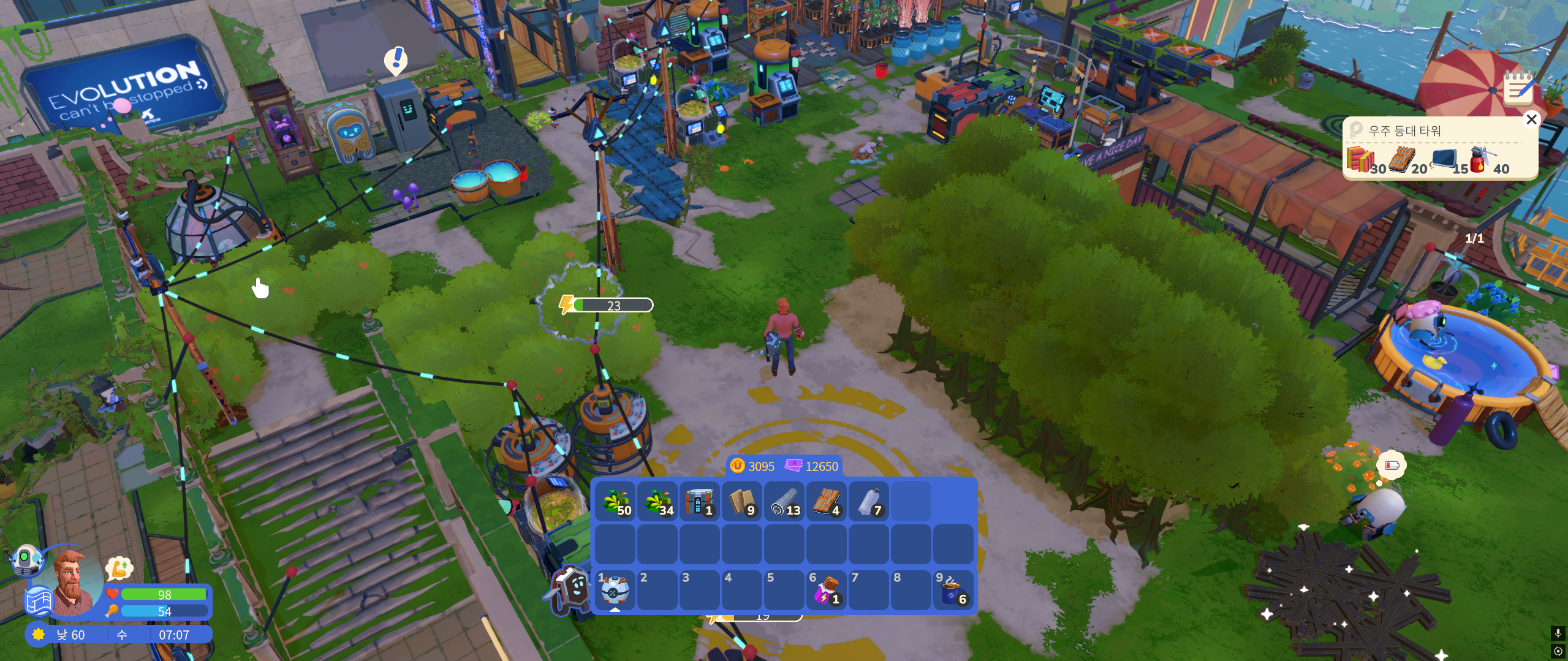Close the 우주 등대 타워 recipe tracker
The width and height of the screenshot is (1568, 661).
click(1531, 119)
